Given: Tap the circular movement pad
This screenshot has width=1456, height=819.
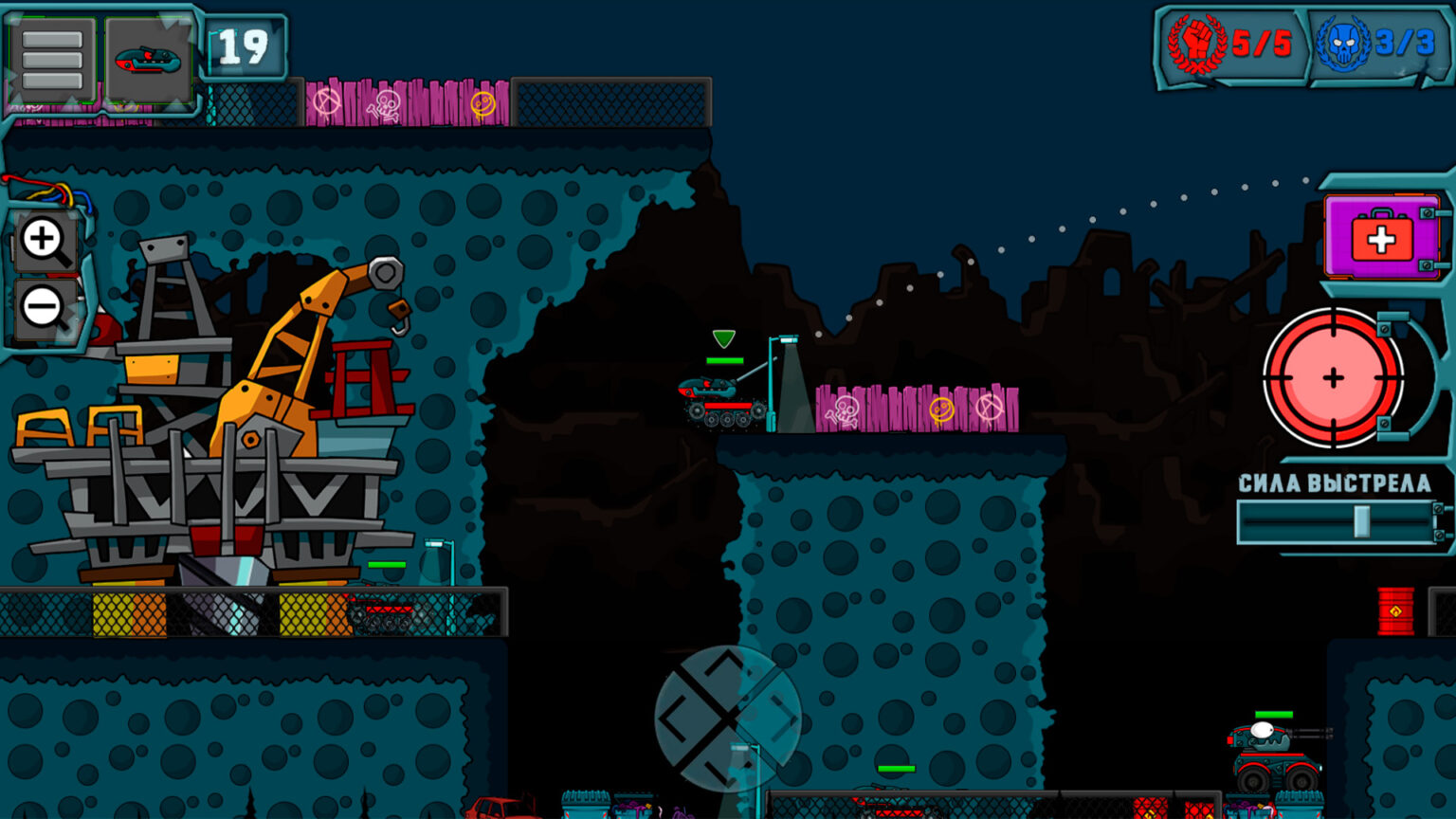Looking at the screenshot, I should pyautogui.click(x=727, y=718).
